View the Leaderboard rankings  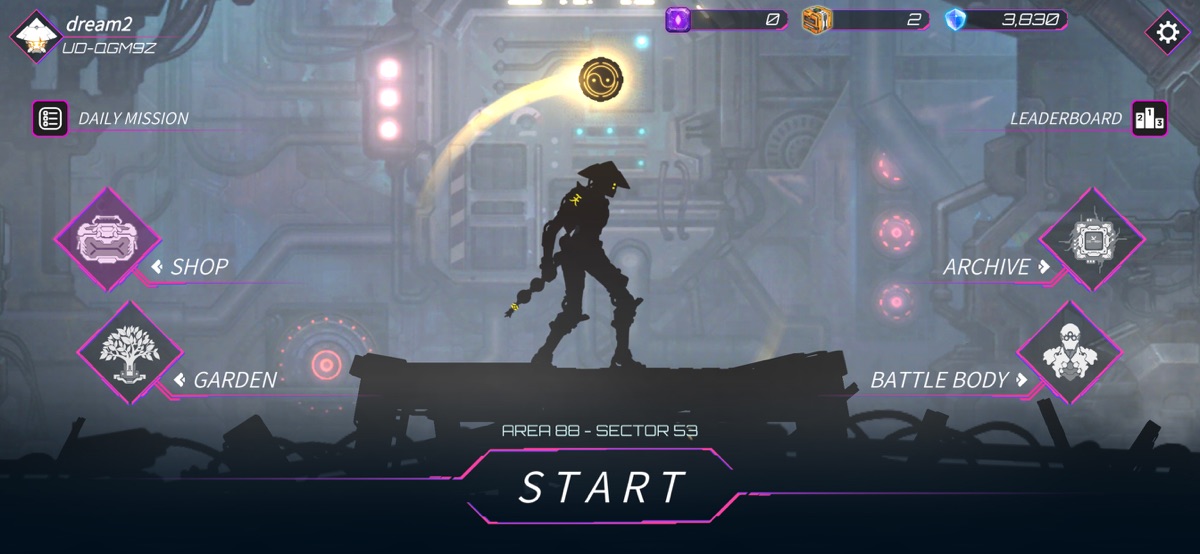coord(1149,119)
